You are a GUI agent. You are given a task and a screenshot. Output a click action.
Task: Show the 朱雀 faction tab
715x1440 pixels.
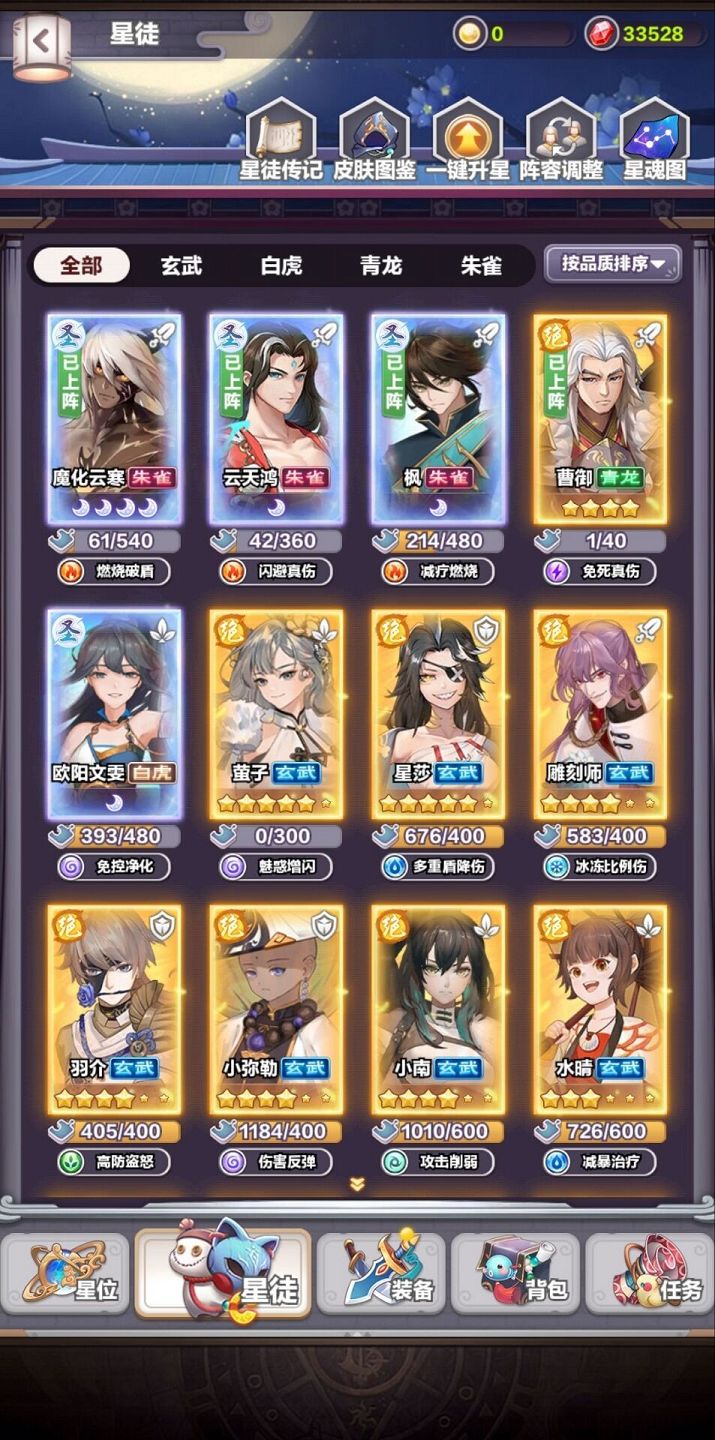tap(481, 266)
